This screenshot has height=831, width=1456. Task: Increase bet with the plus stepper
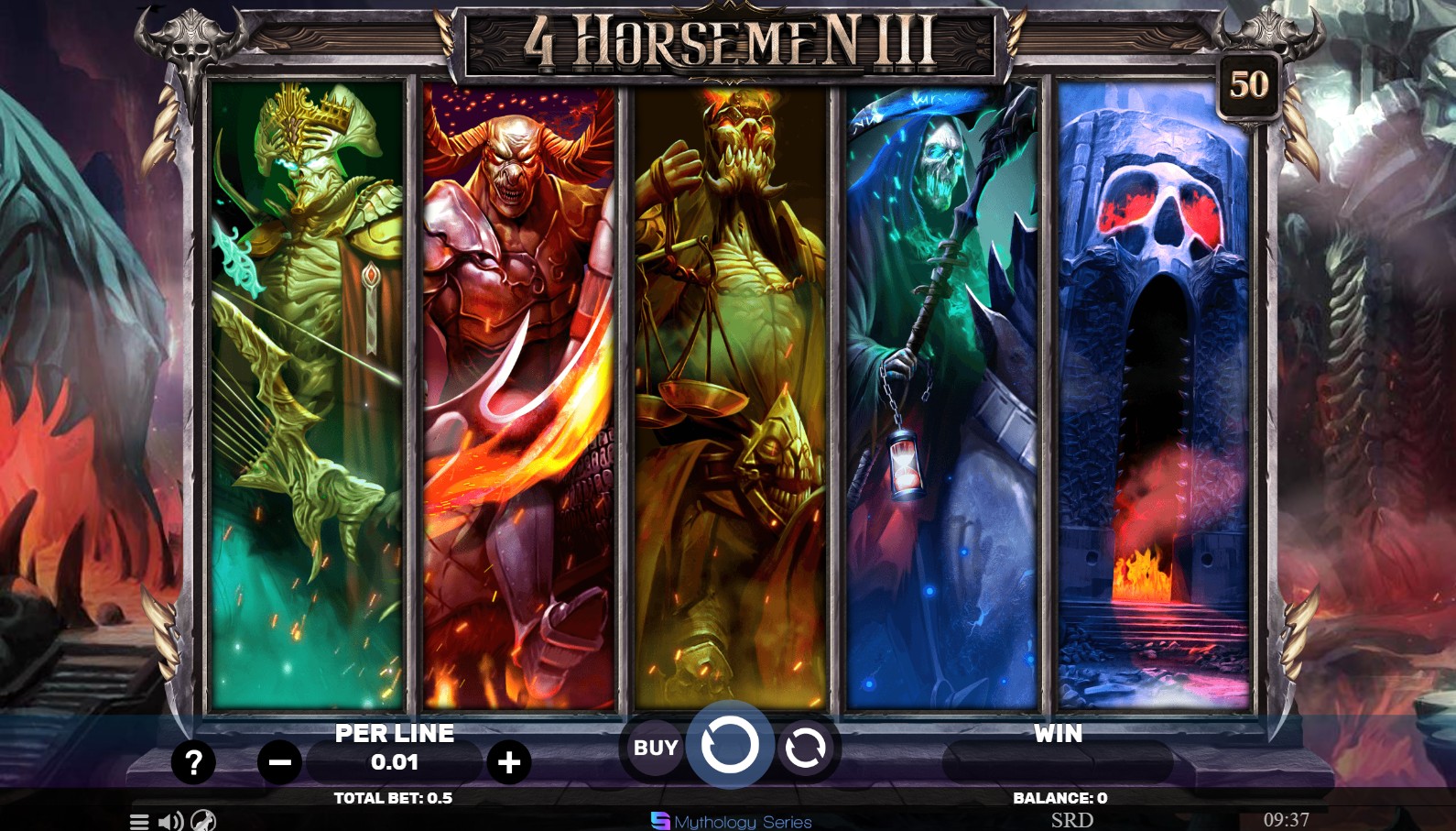pyautogui.click(x=510, y=761)
